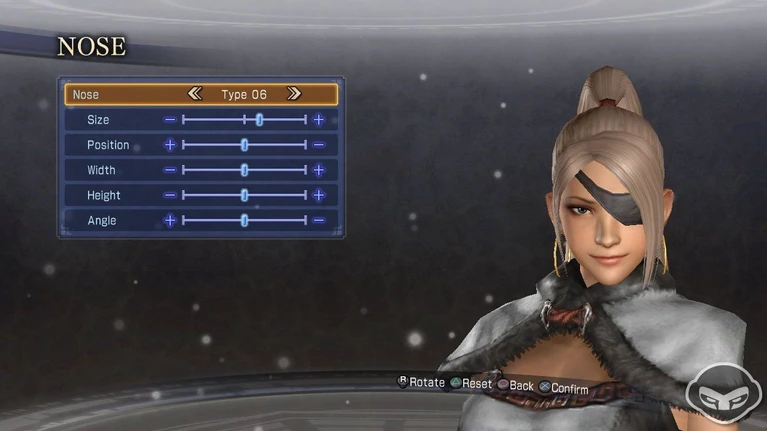Click the minus button on the Position row
This screenshot has height=431, width=767.
tap(319, 145)
